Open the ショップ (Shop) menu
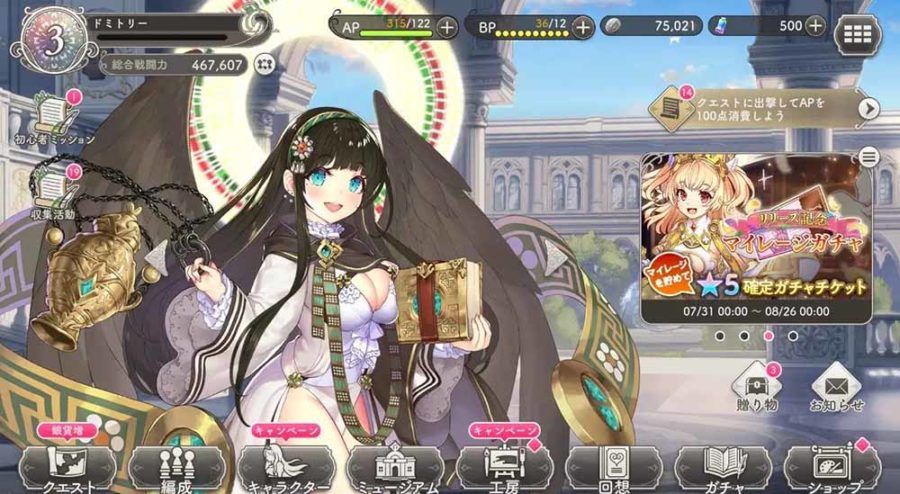Image resolution: width=900 pixels, height=494 pixels. [x=830, y=466]
